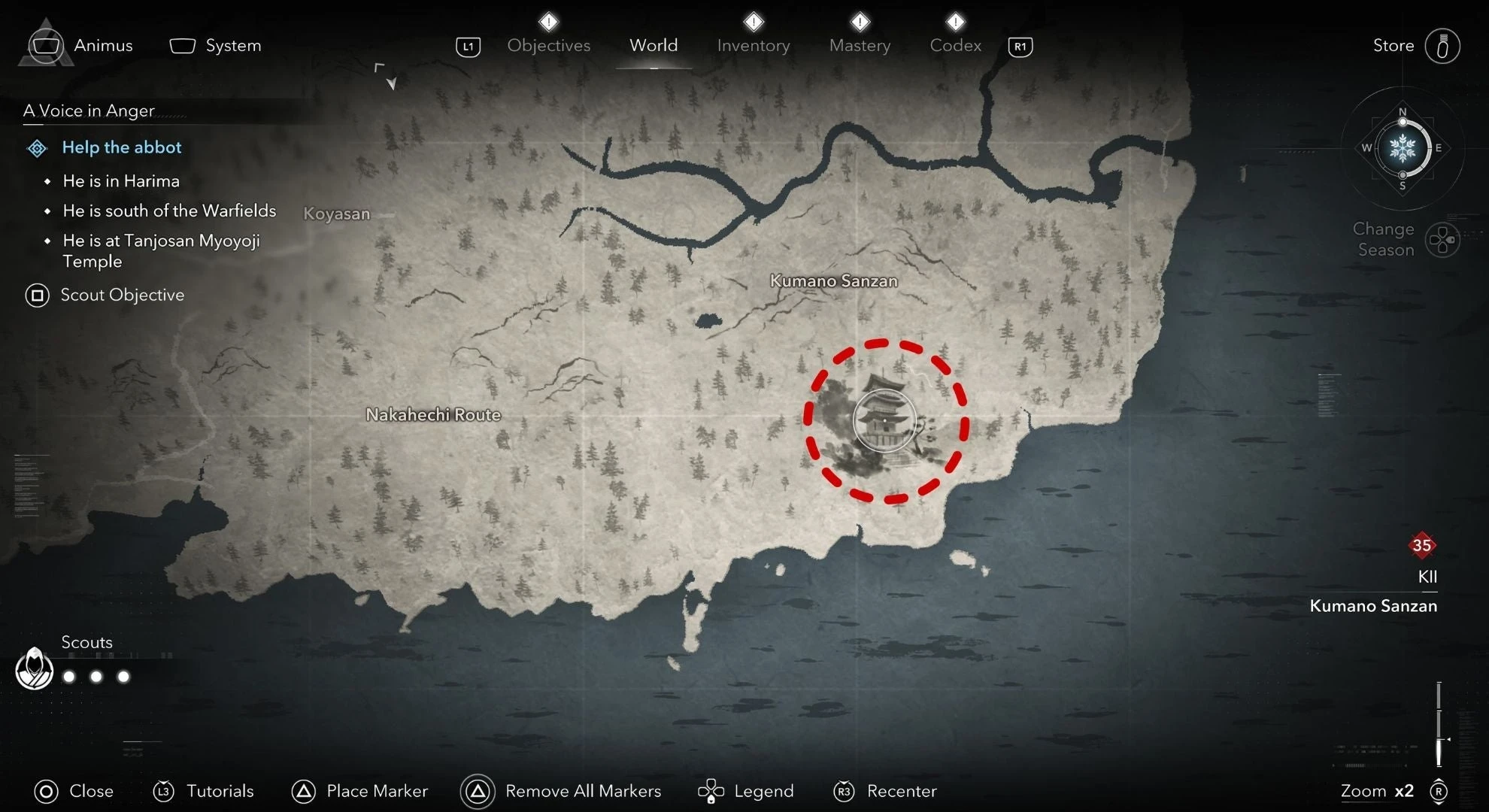The image size is (1489, 812).
Task: Open the Objectives tab
Action: (x=548, y=45)
